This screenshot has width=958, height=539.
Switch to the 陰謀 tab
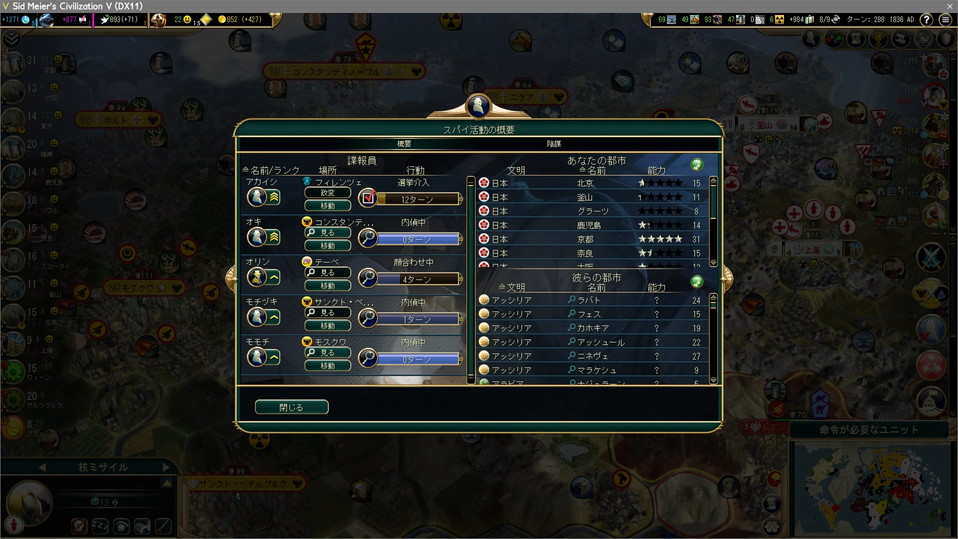pyautogui.click(x=553, y=144)
